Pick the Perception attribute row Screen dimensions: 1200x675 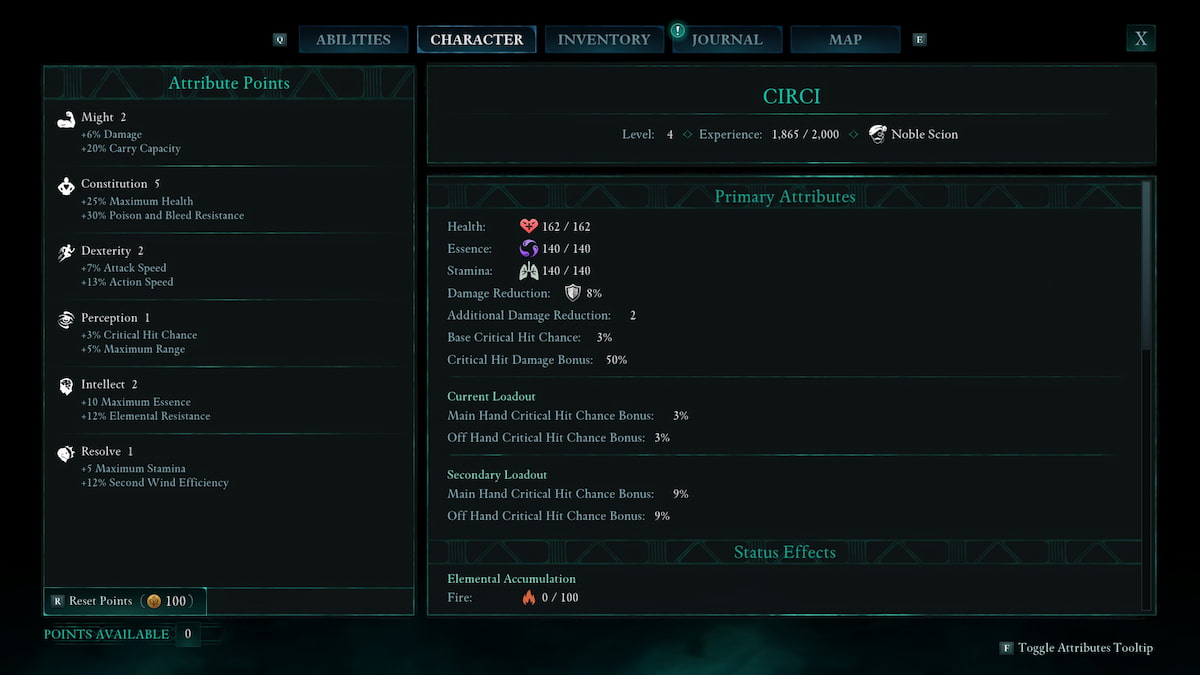point(228,334)
